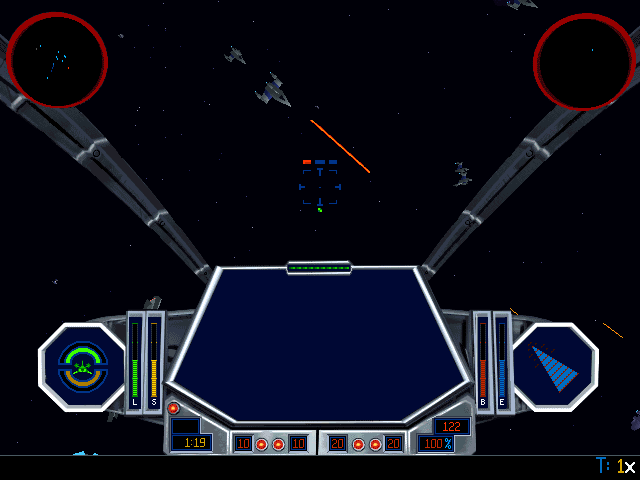The width and height of the screenshot is (640, 480).
Task: Click the red warning light by the clock
Action: [x=173, y=408]
